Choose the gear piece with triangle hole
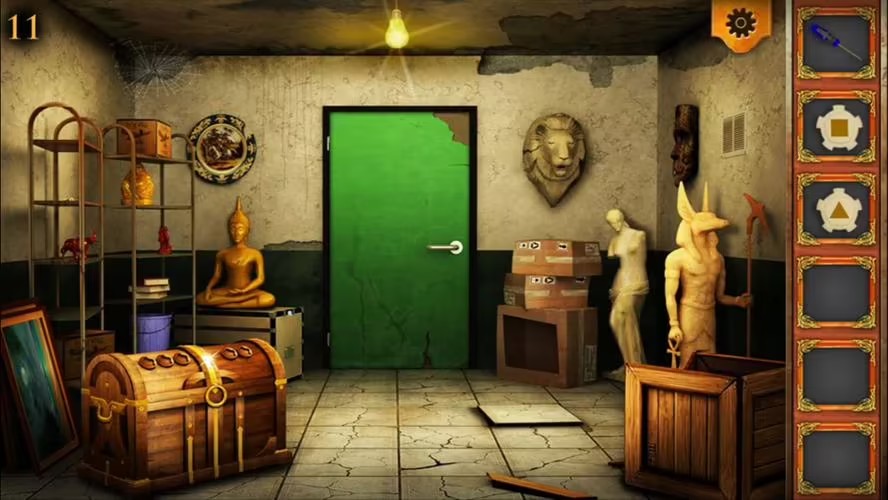This screenshot has height=500, width=888. [x=836, y=211]
